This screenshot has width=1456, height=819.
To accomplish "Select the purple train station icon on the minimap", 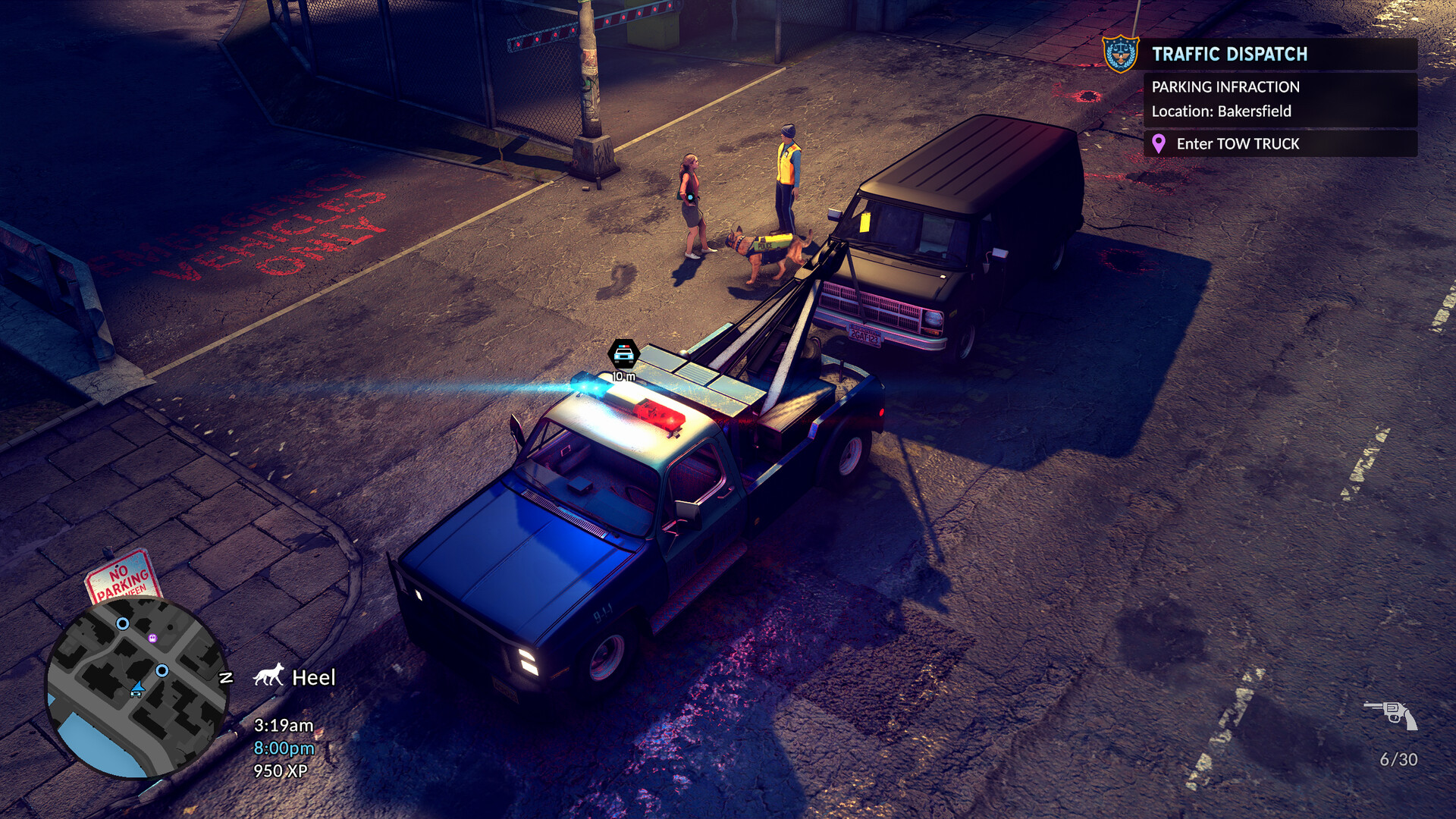I will (152, 639).
